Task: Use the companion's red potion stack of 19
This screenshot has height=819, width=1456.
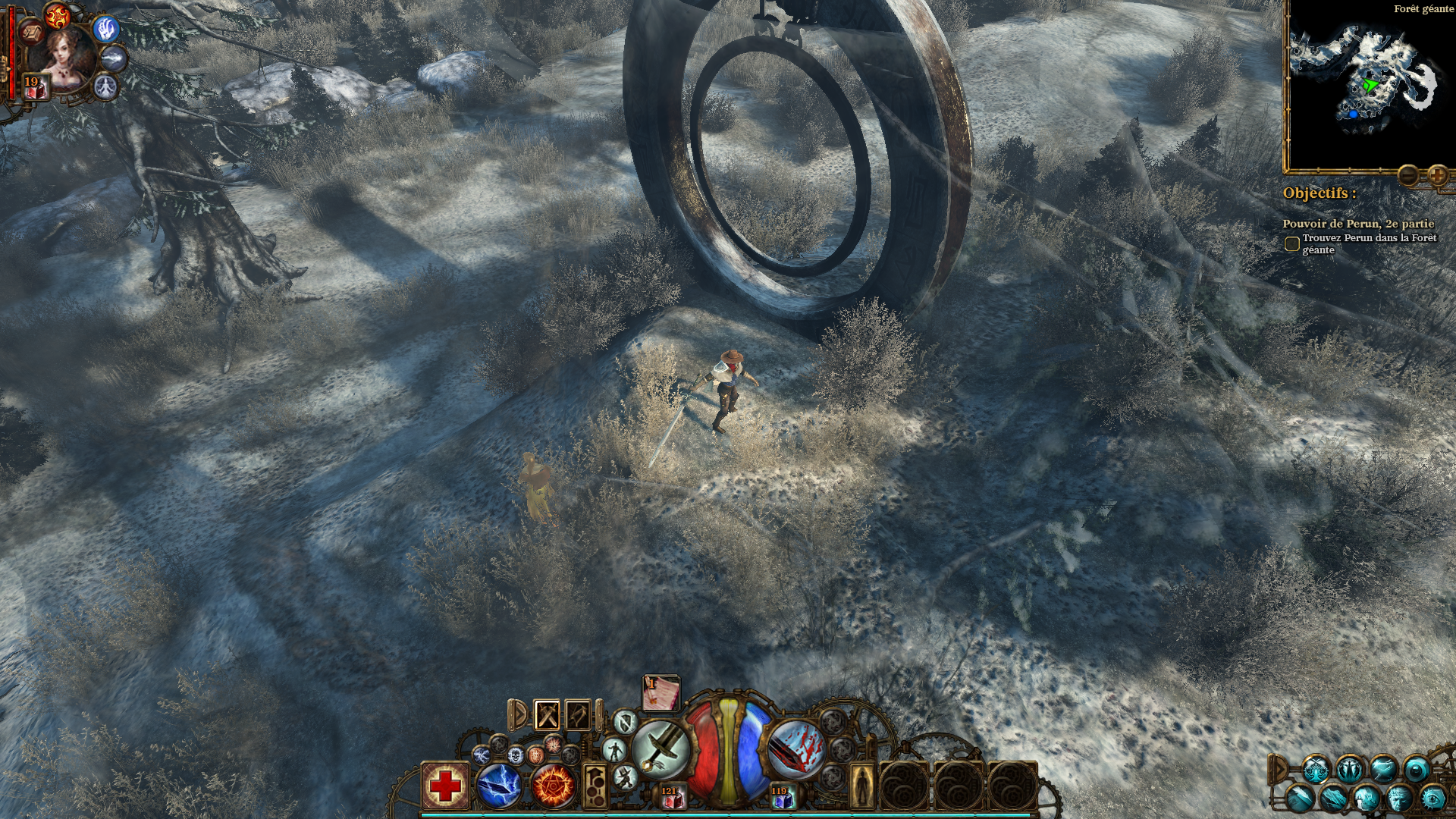Action: point(35,88)
